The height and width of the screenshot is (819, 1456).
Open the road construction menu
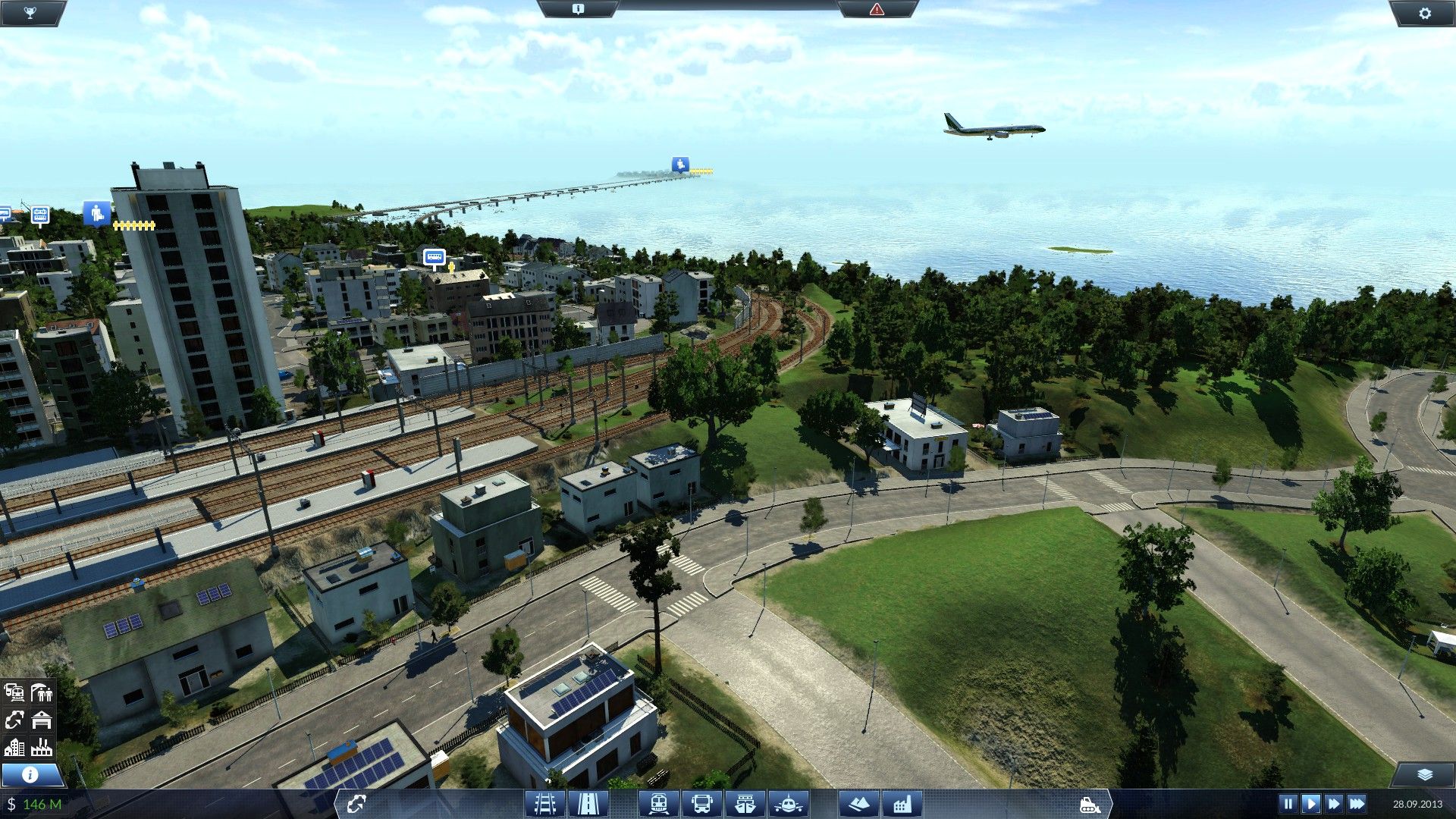pos(588,803)
